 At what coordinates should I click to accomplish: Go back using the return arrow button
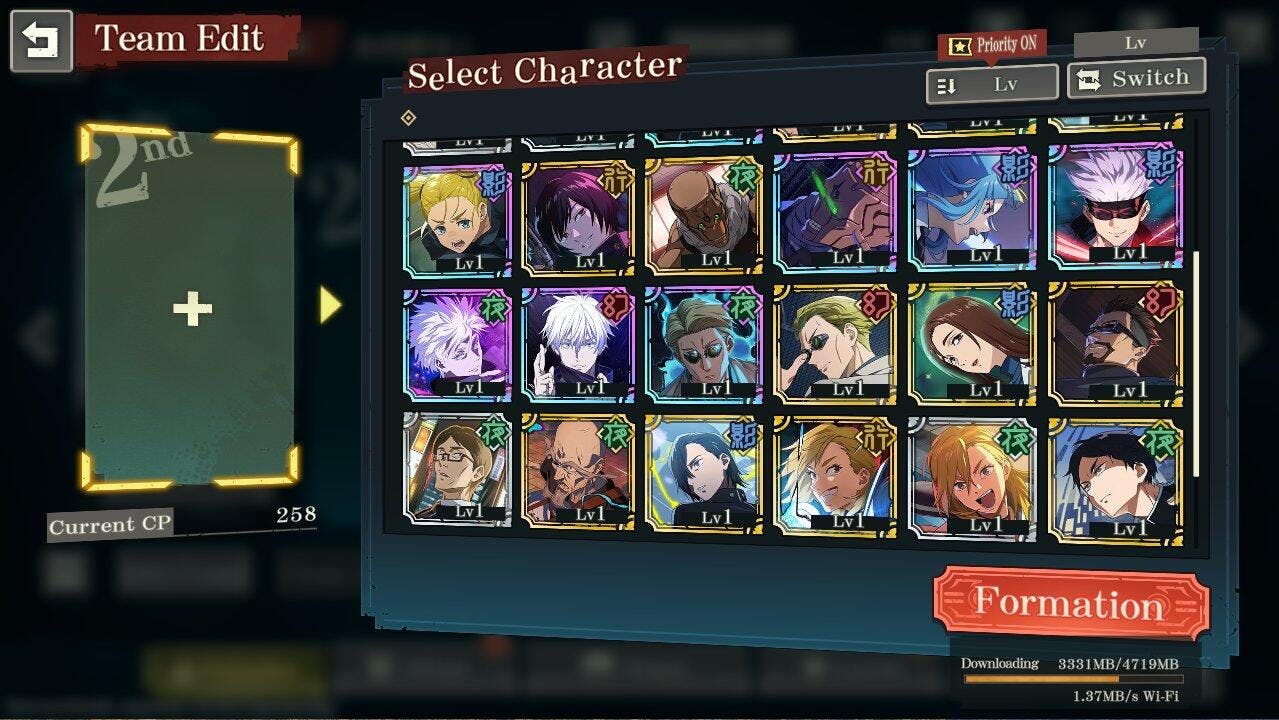[41, 41]
